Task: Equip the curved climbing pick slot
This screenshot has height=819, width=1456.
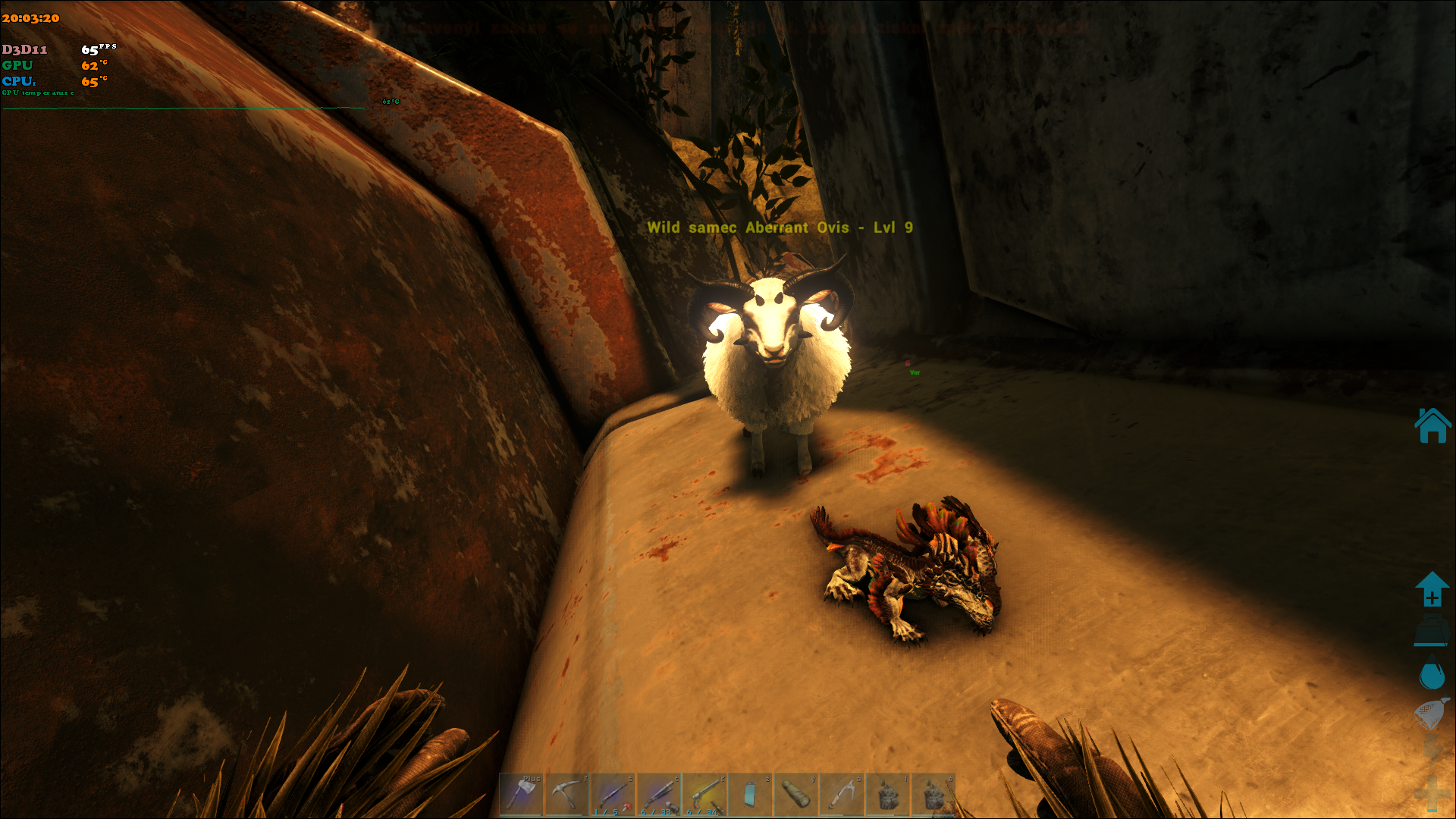Action: click(x=842, y=794)
